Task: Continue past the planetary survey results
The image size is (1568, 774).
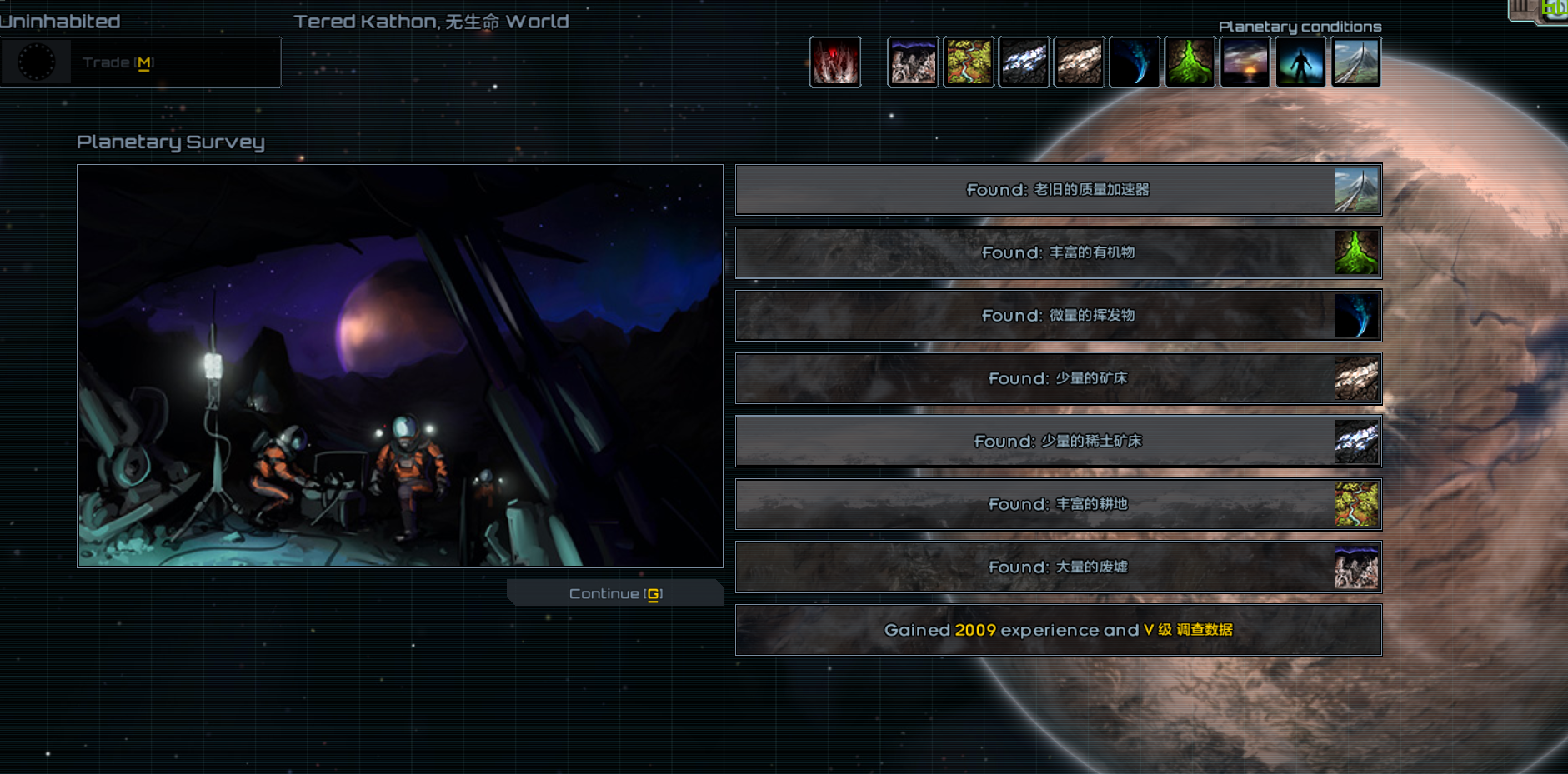Action: pos(615,593)
